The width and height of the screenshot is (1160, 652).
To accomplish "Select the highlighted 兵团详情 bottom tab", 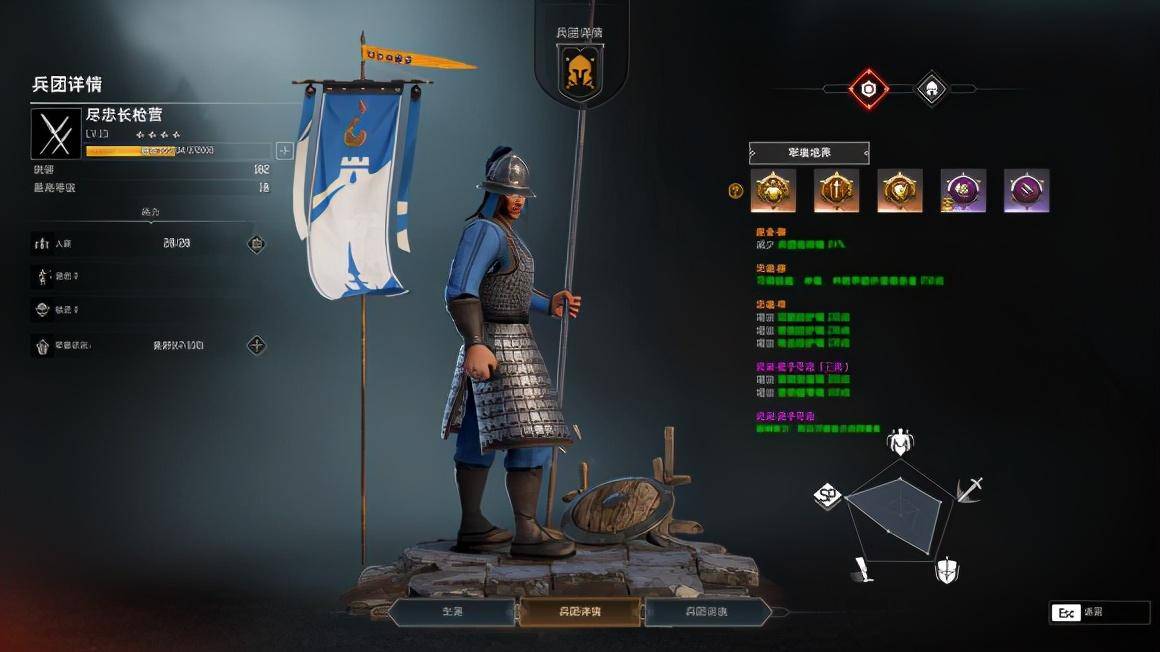I will (x=580, y=611).
